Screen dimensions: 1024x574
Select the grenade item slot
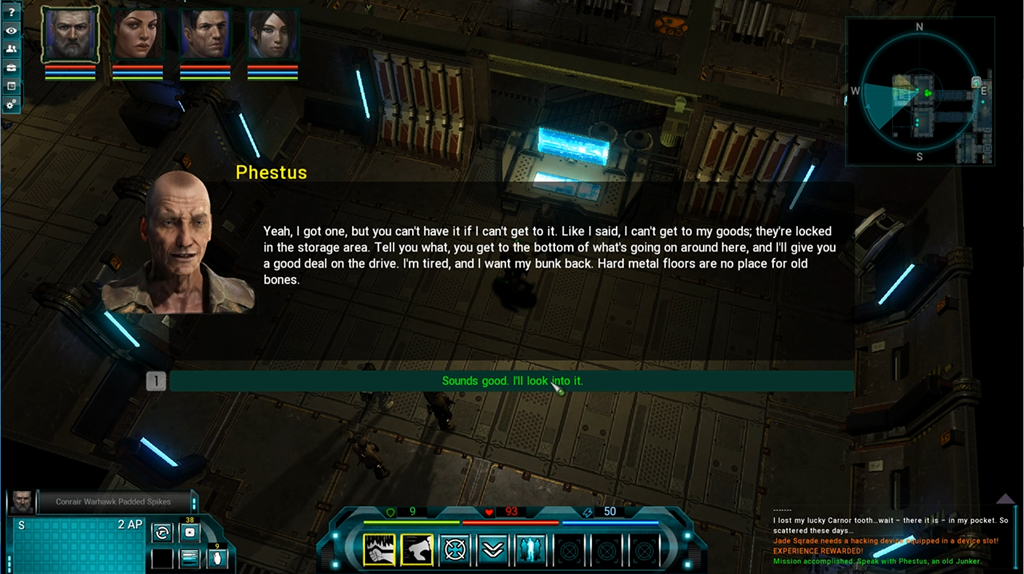click(x=214, y=558)
